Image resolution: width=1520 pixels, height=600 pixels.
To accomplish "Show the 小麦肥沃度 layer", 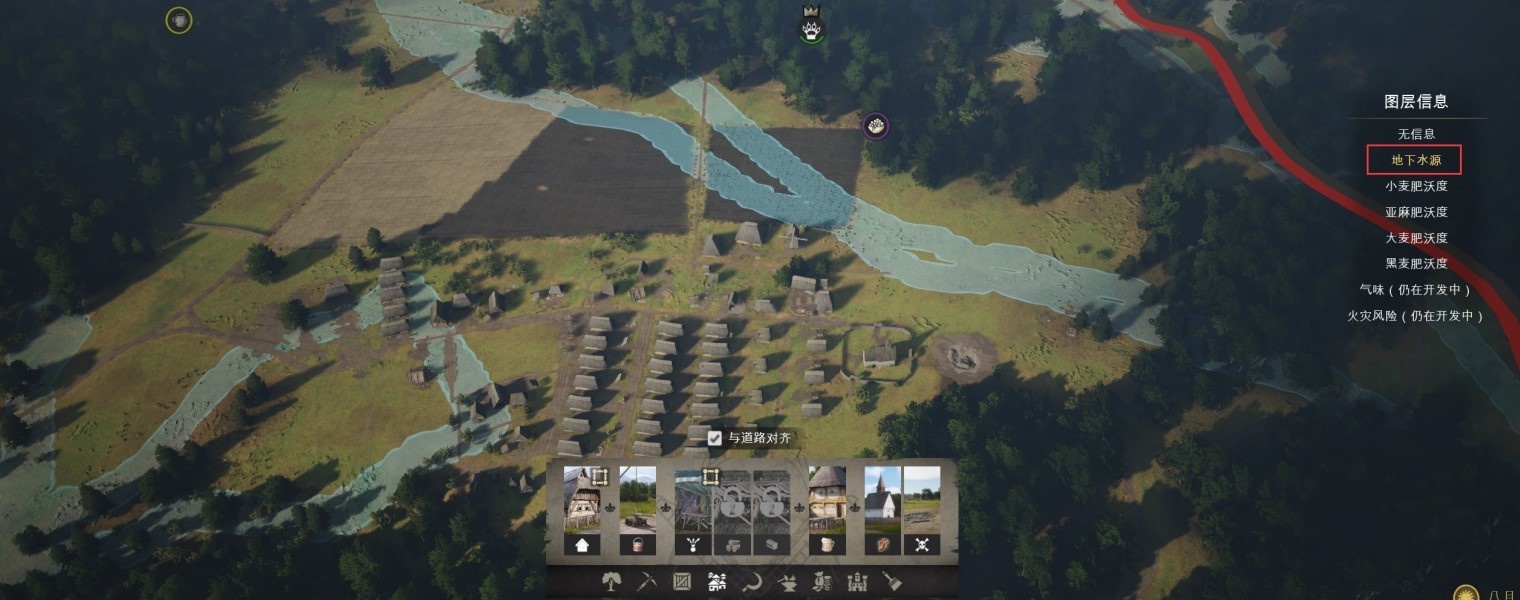I will pyautogui.click(x=1415, y=186).
